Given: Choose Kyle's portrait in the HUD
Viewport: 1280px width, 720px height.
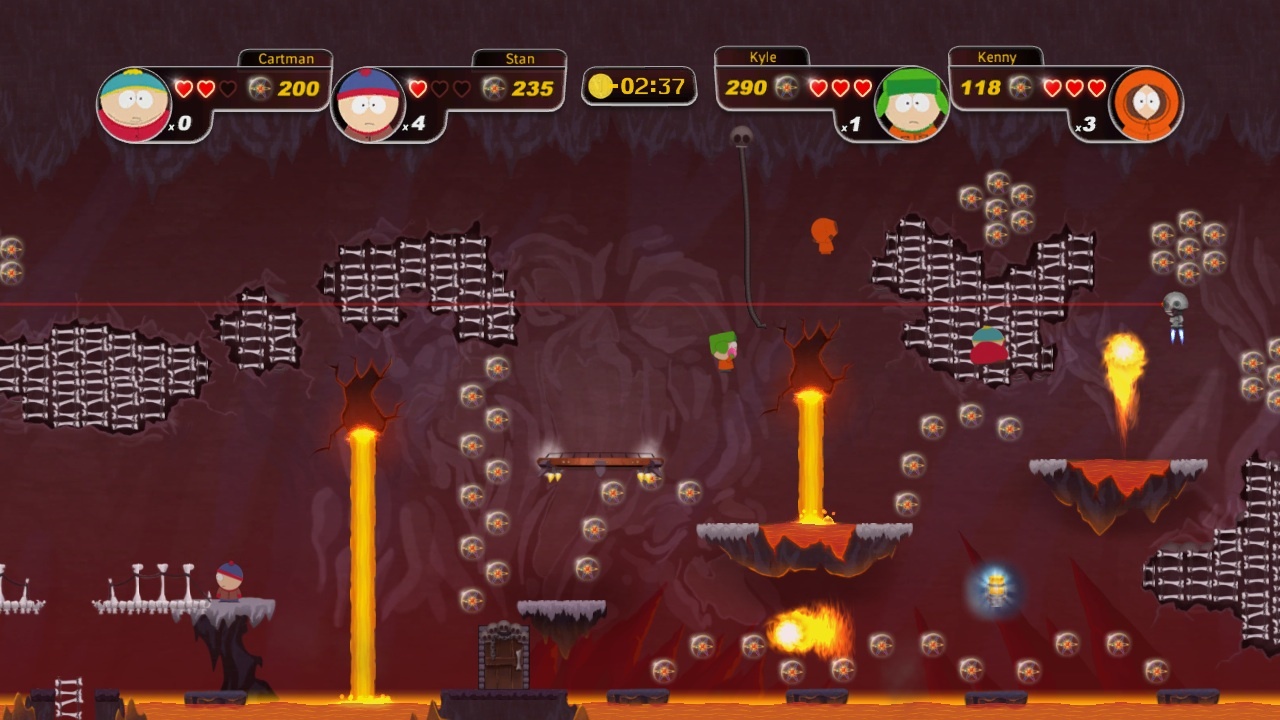Looking at the screenshot, I should click(x=911, y=104).
